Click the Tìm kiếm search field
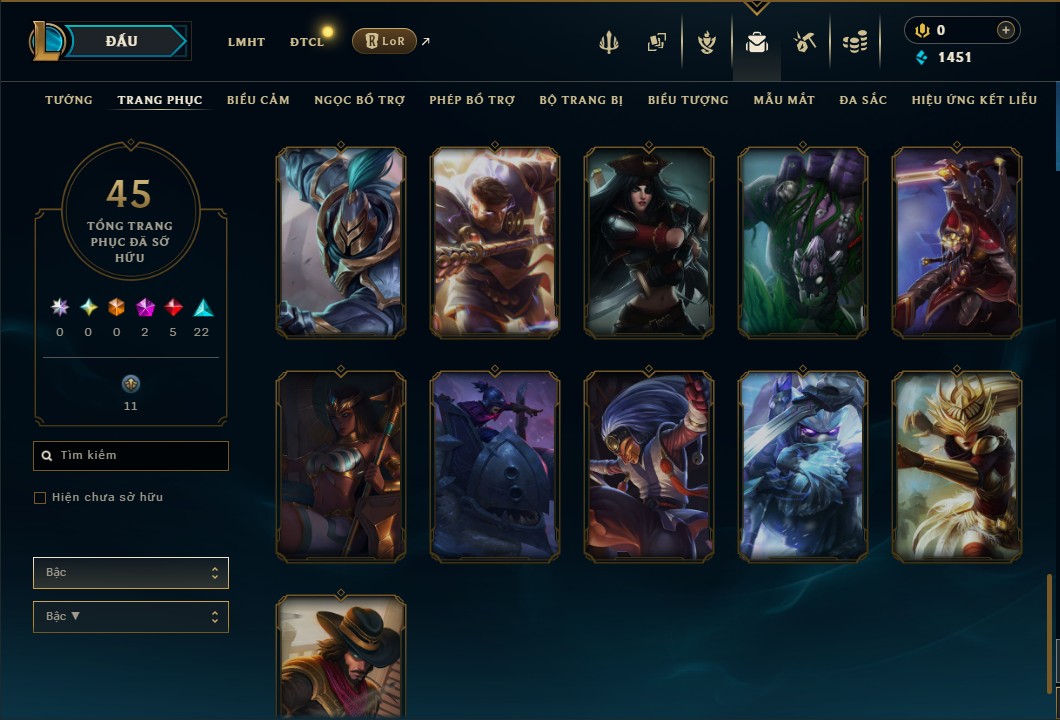This screenshot has height=720, width=1060. click(x=131, y=456)
